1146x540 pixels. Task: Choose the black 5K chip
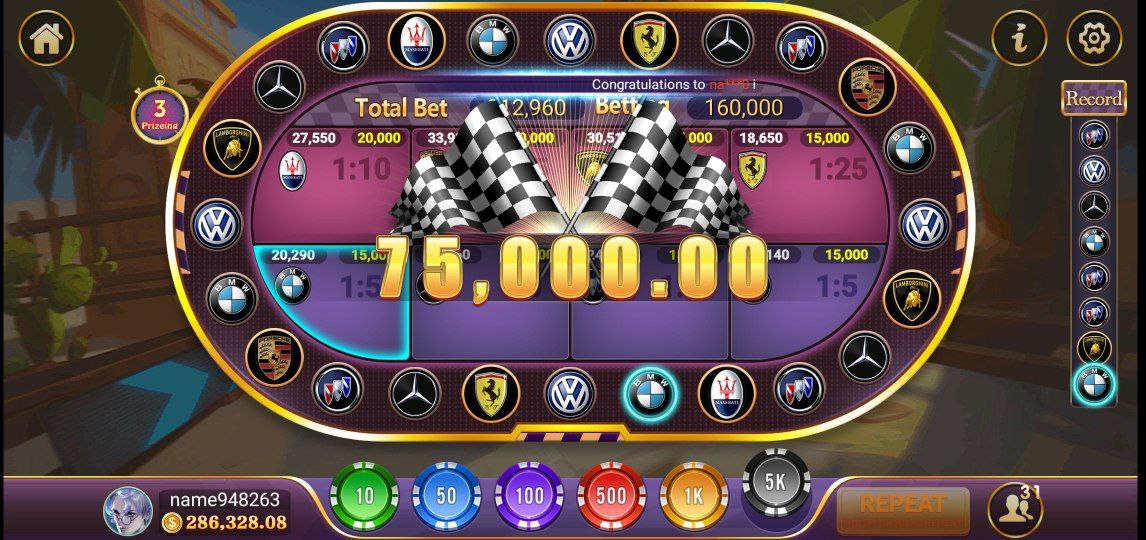[x=776, y=482]
